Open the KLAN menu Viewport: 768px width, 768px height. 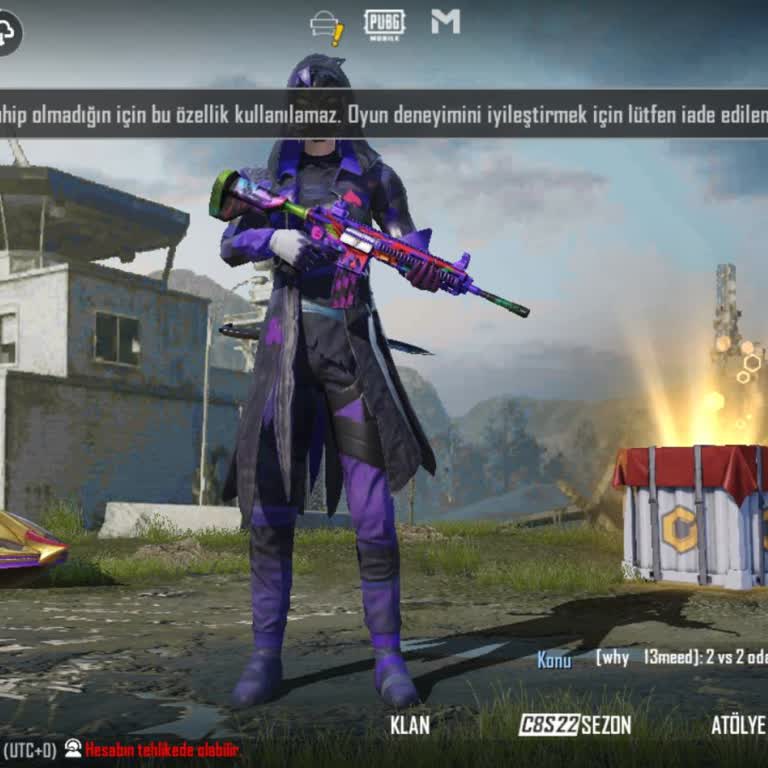(410, 725)
